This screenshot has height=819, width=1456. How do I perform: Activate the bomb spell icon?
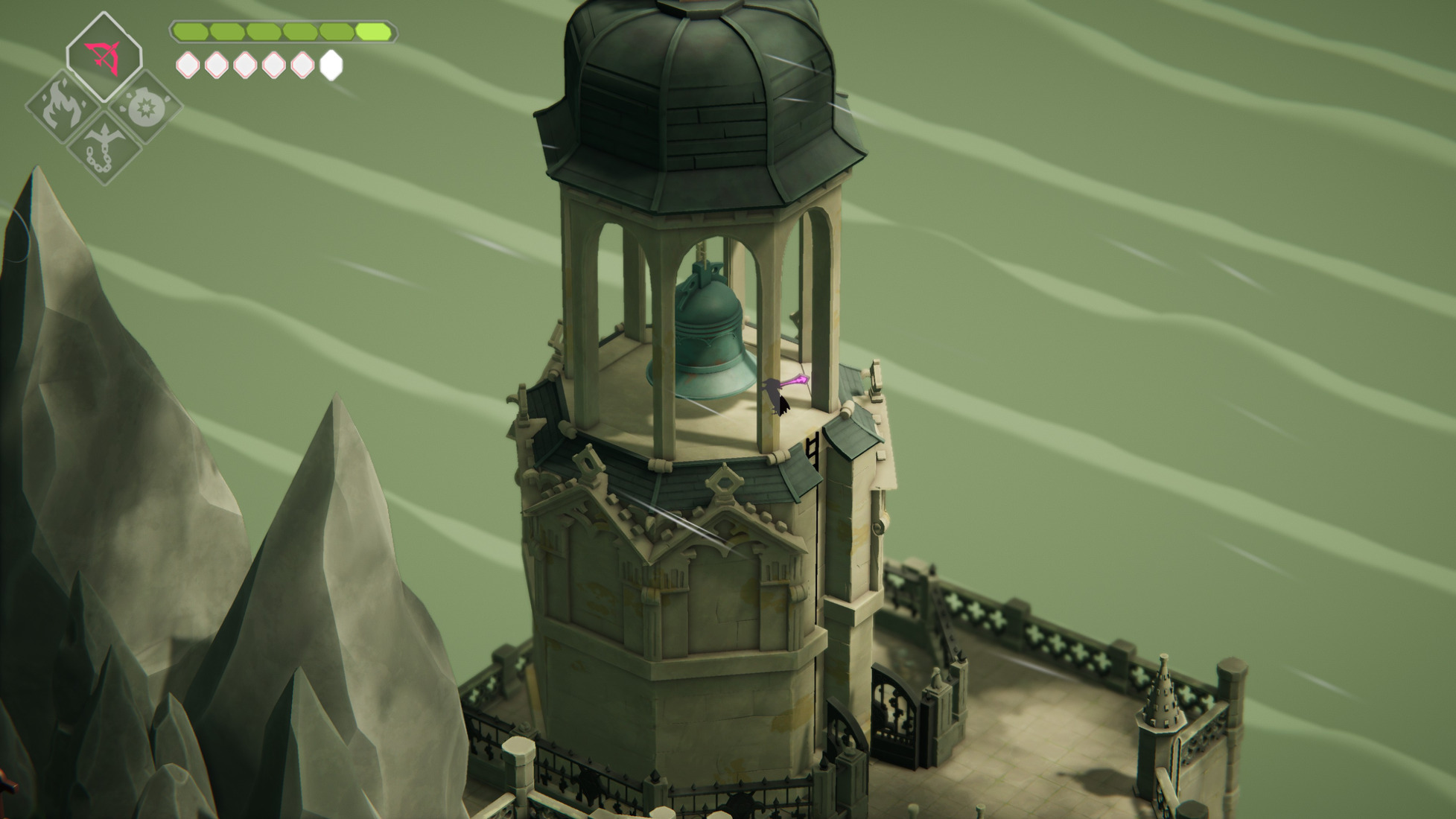click(144, 107)
